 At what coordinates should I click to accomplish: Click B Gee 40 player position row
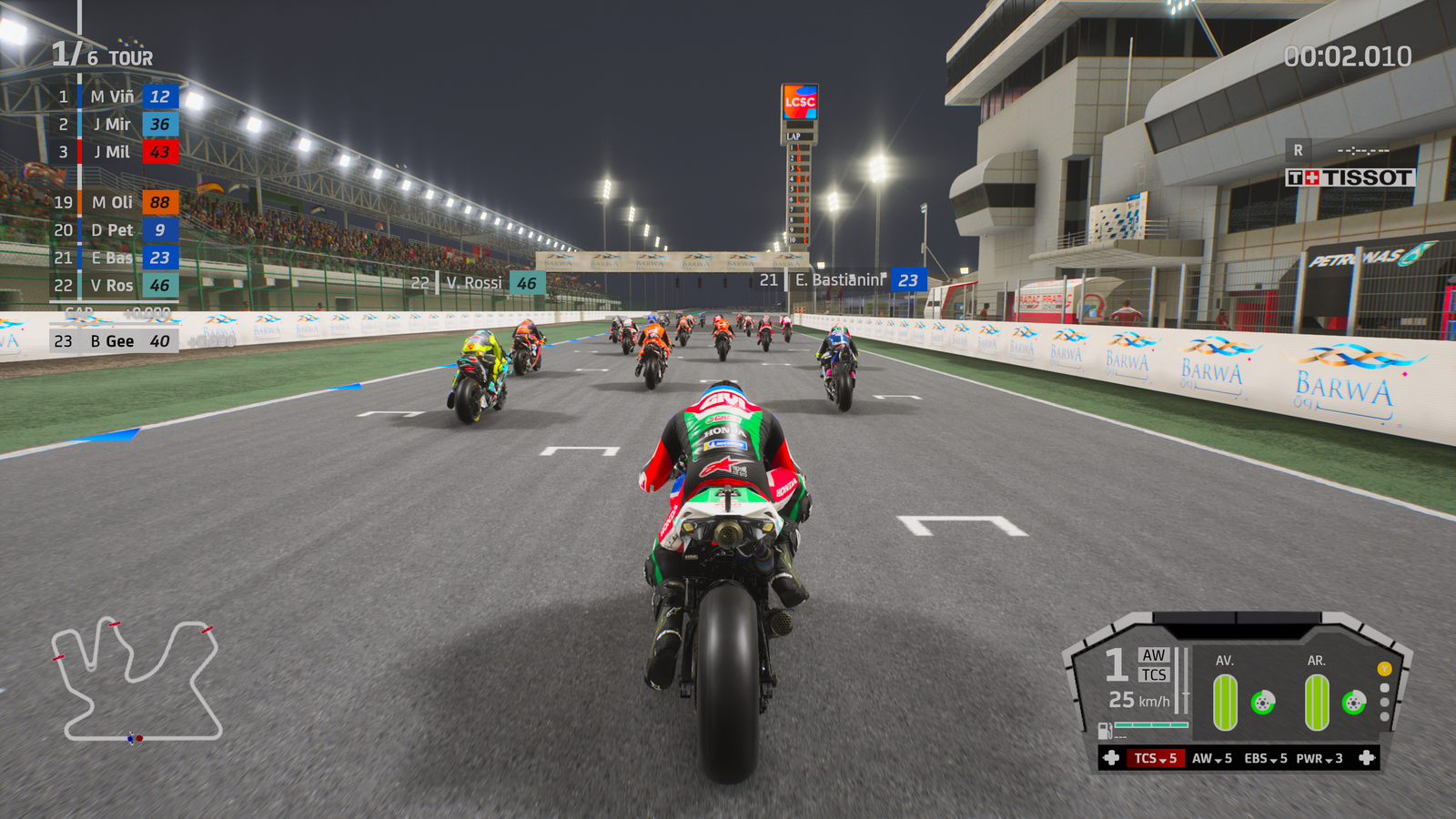click(114, 341)
